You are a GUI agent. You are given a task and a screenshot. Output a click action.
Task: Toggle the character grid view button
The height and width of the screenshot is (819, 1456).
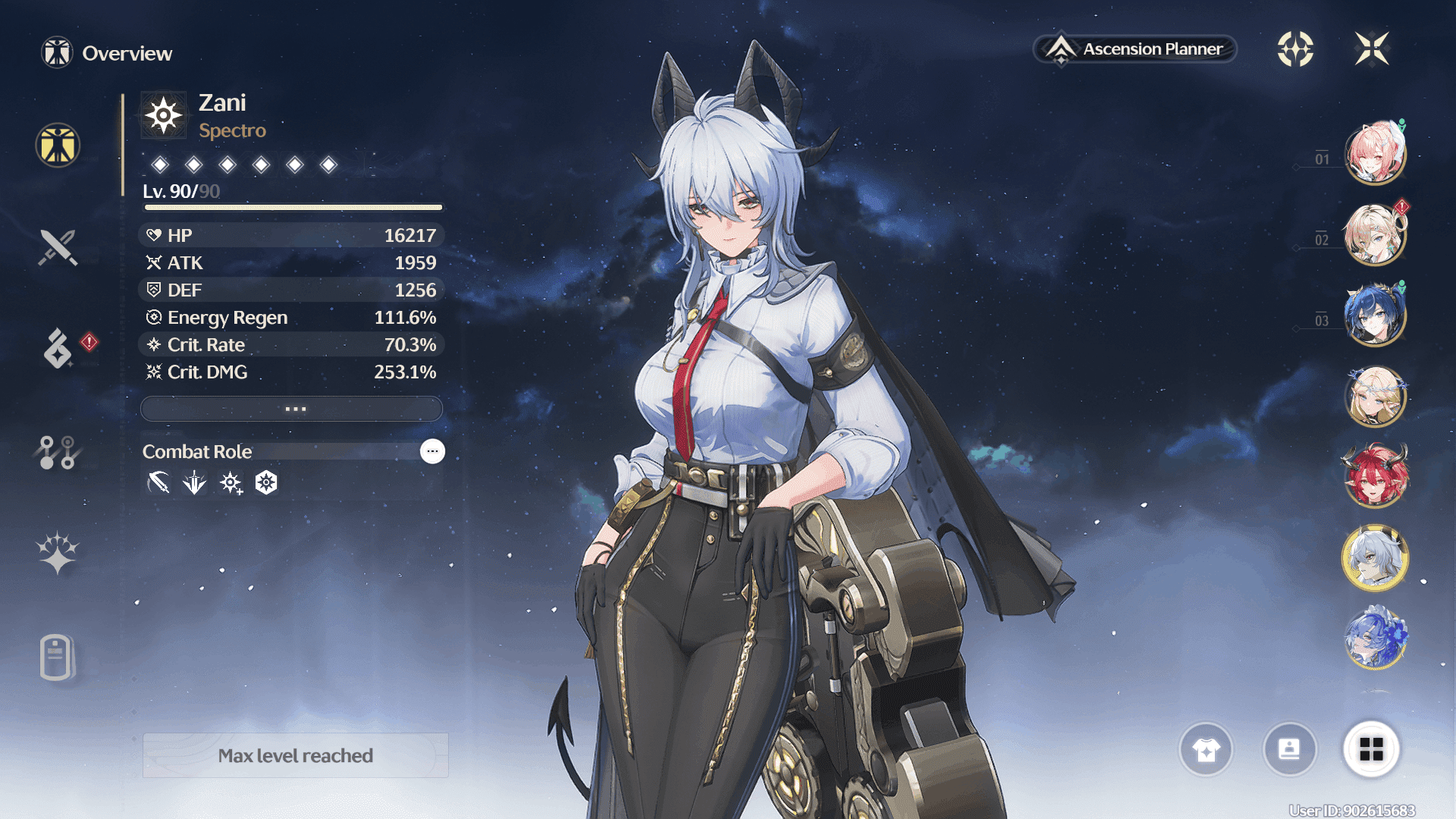[1371, 750]
